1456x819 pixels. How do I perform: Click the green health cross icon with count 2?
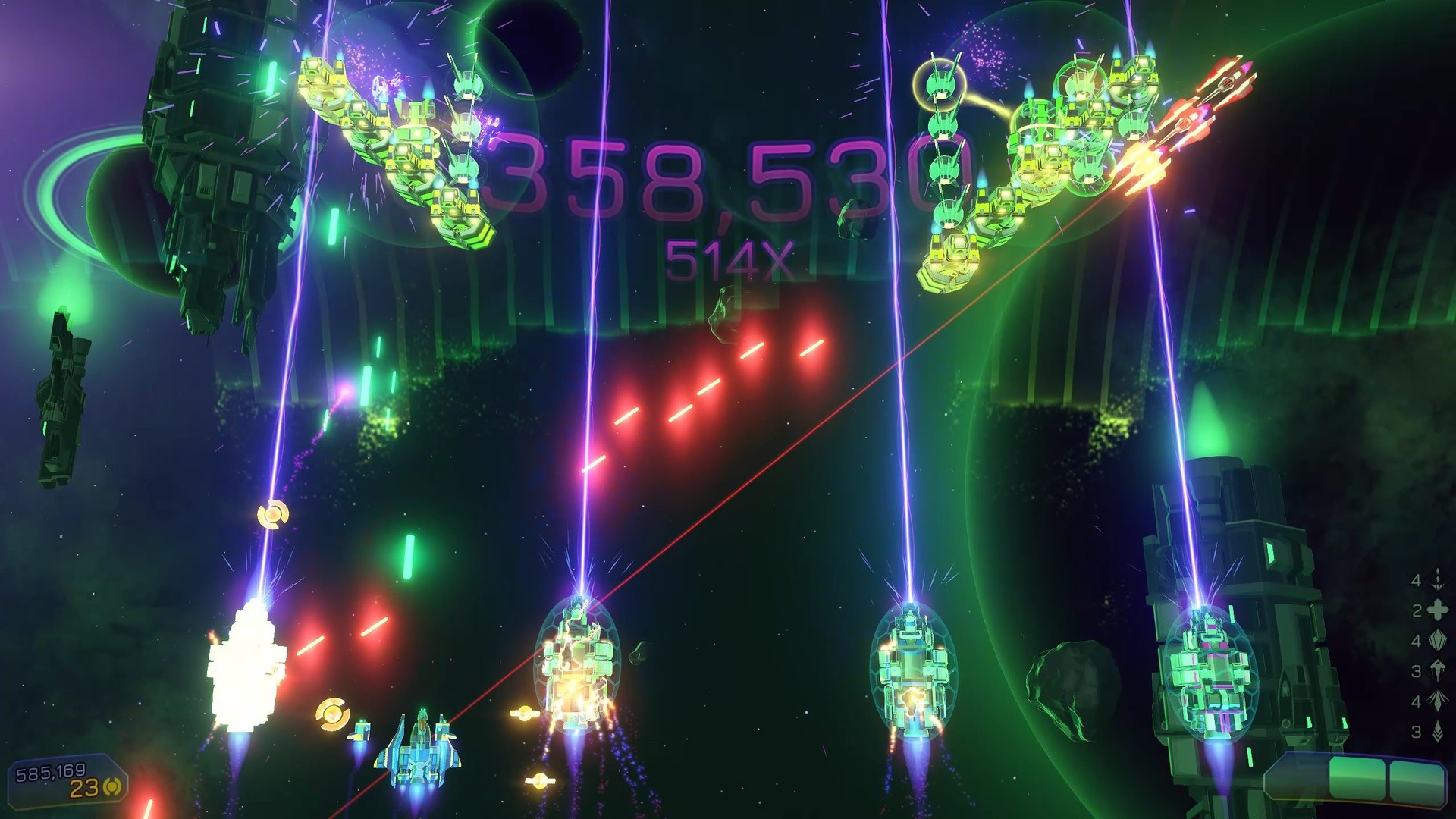pos(1437,610)
